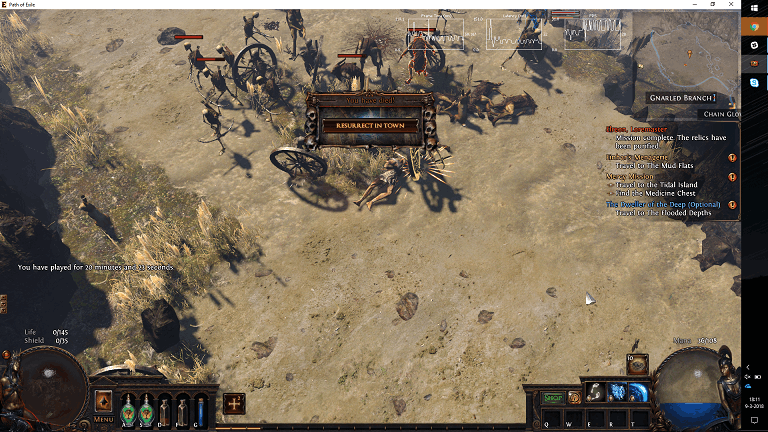
Task: Select The Dweller of the Deep quest
Action: click(x=662, y=204)
